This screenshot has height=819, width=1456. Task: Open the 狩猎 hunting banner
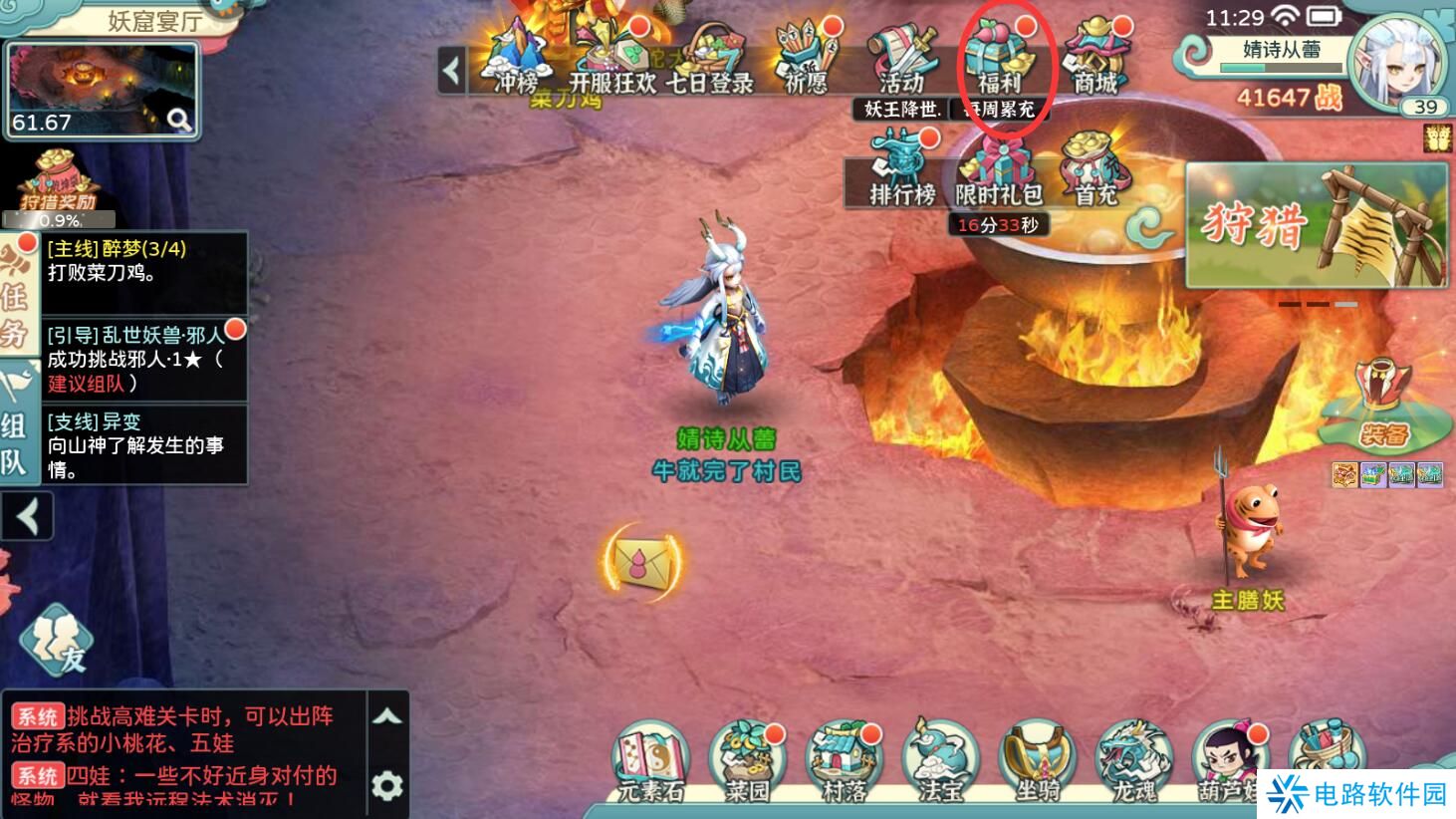click(x=1316, y=225)
